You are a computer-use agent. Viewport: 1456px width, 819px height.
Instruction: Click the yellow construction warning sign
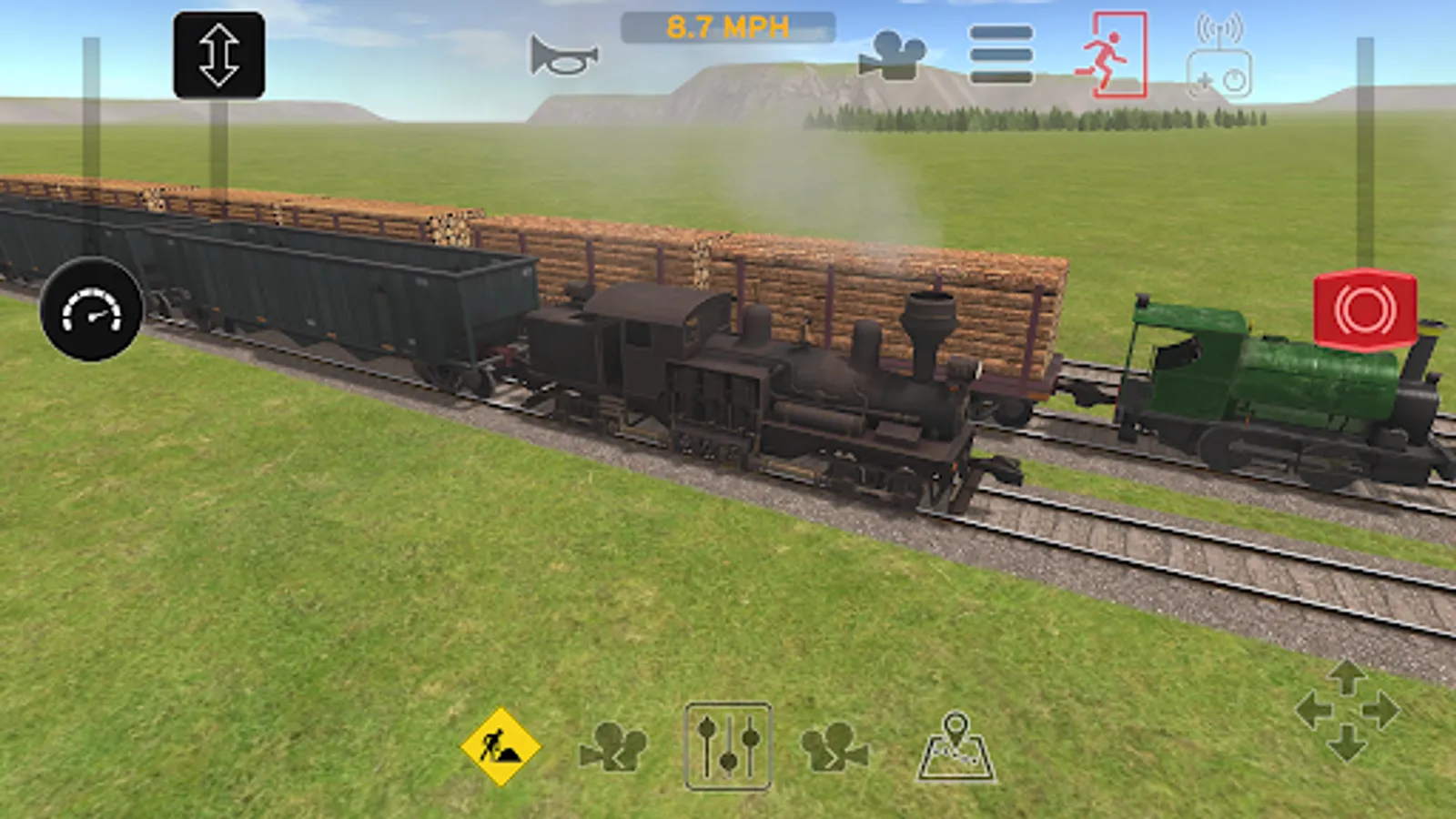499,746
